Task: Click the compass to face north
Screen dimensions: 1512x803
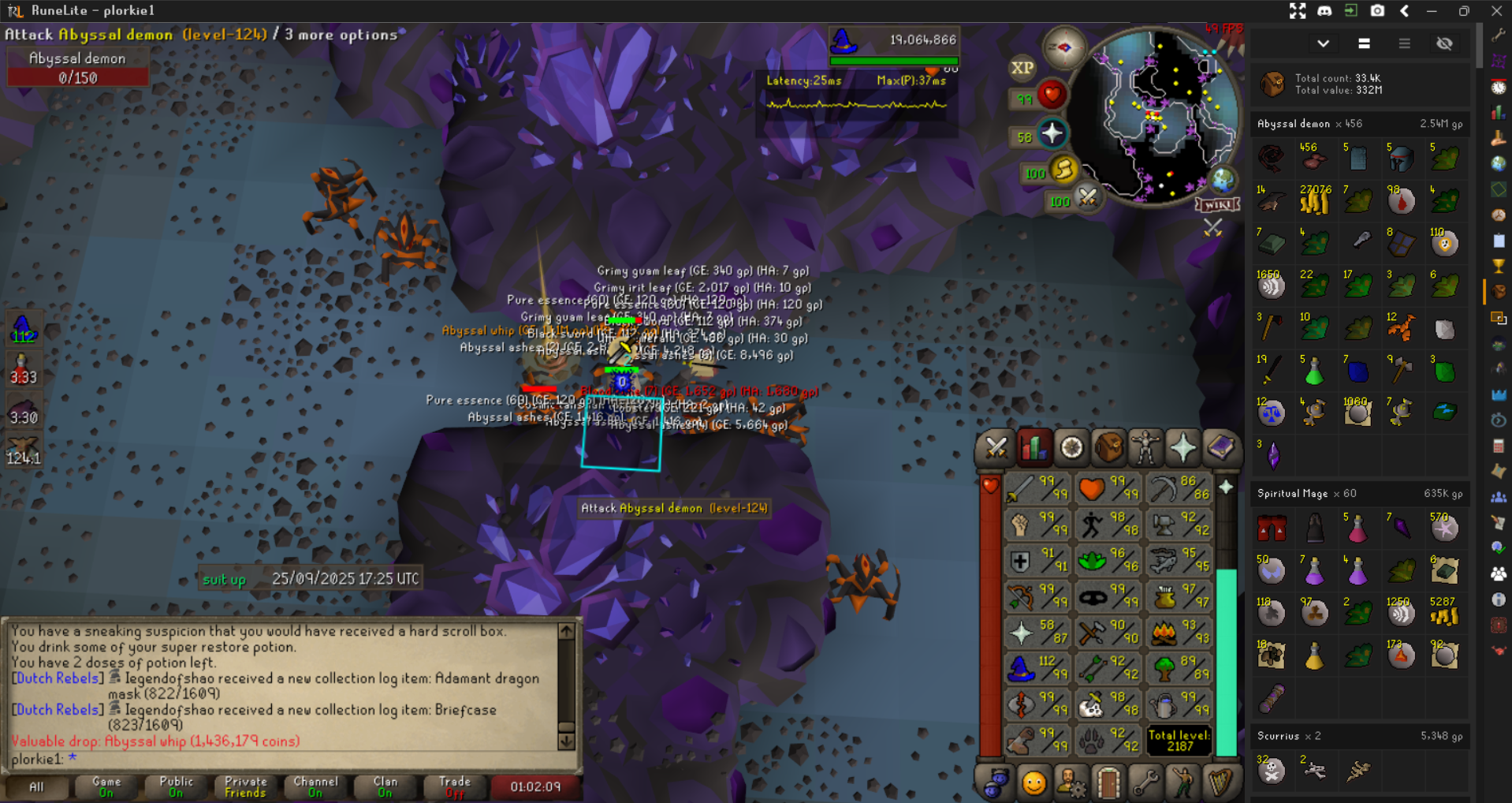Action: click(x=1063, y=48)
